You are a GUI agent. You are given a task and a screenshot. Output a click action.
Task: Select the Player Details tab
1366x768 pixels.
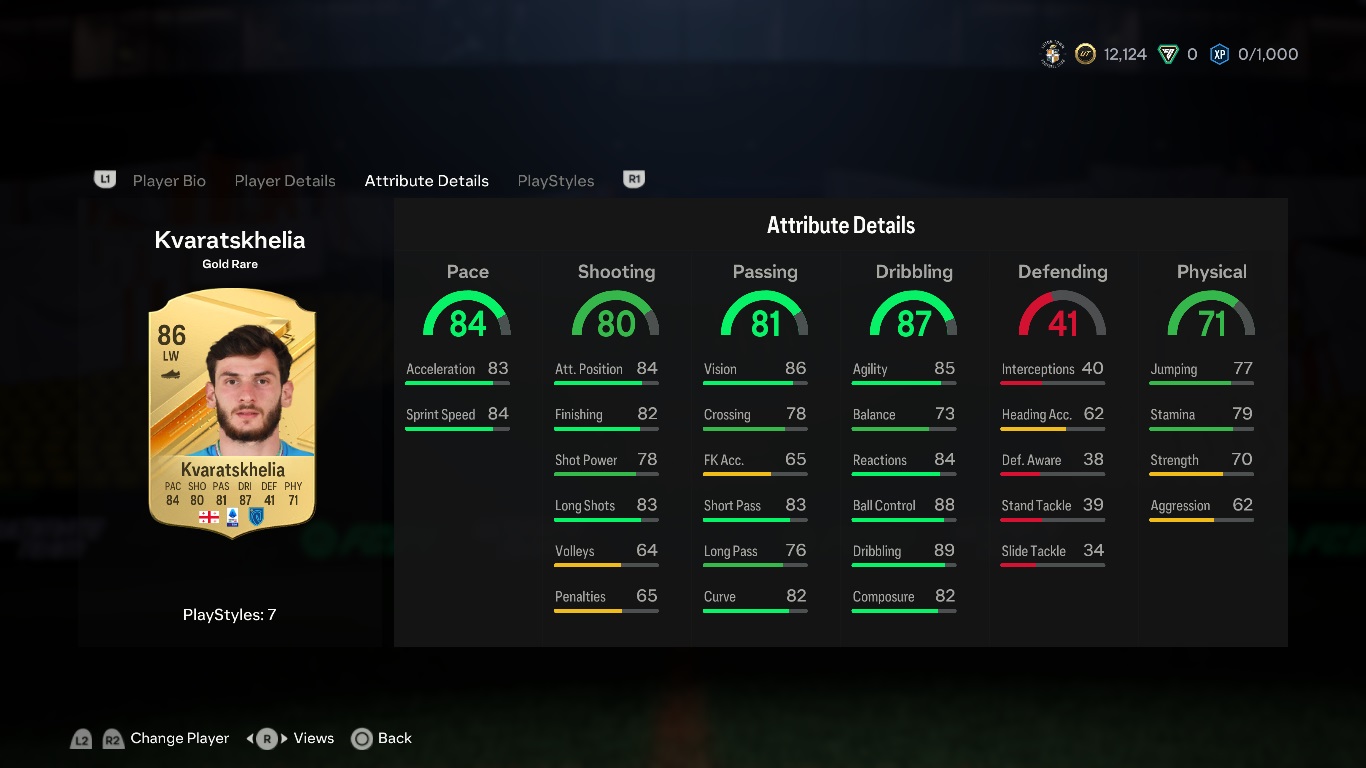(x=285, y=180)
